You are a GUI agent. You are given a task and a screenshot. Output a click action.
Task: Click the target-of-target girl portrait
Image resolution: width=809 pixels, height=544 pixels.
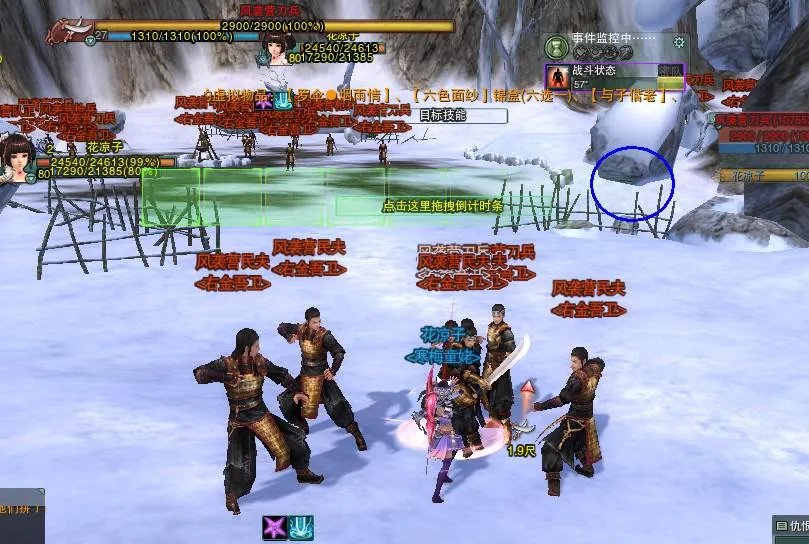[x=275, y=45]
